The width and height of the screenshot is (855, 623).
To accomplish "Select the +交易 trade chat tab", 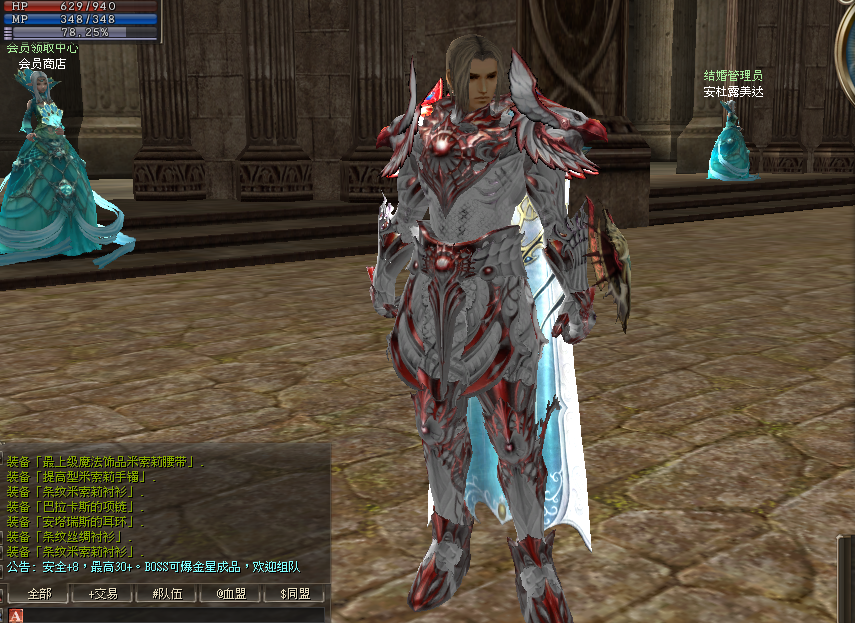I will (103, 594).
